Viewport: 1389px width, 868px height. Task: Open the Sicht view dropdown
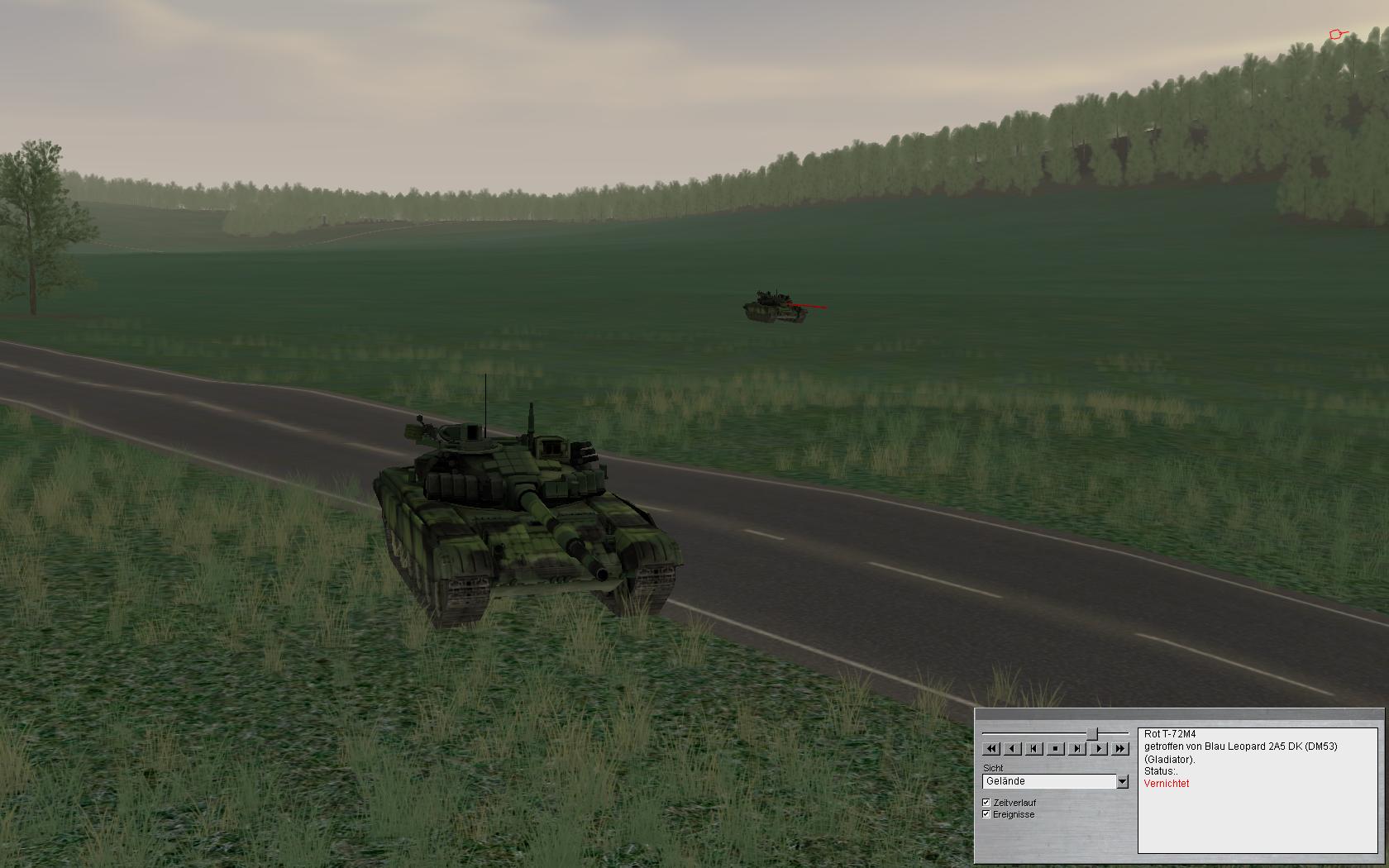(x=1122, y=781)
